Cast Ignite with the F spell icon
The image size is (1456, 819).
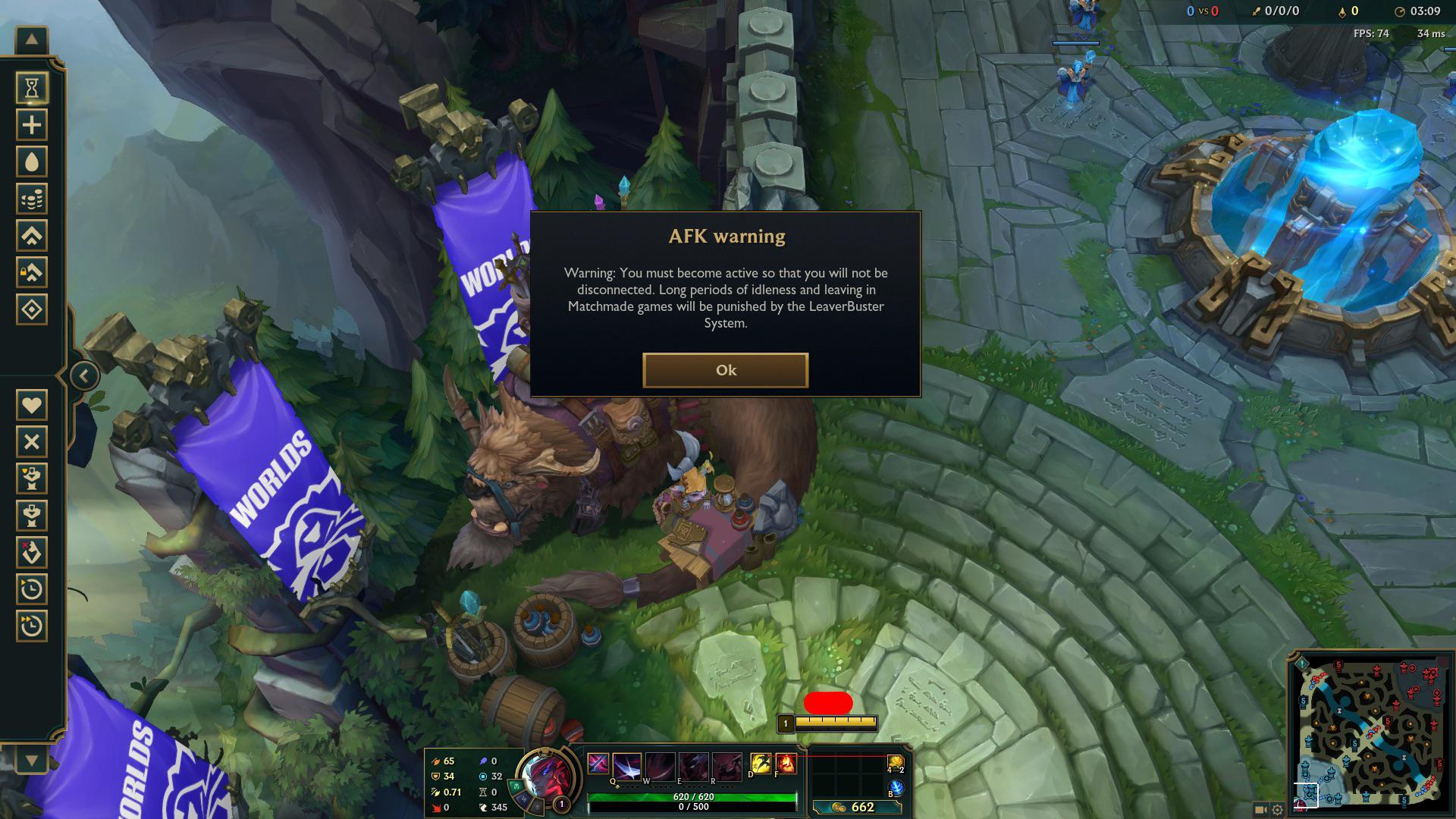(786, 763)
